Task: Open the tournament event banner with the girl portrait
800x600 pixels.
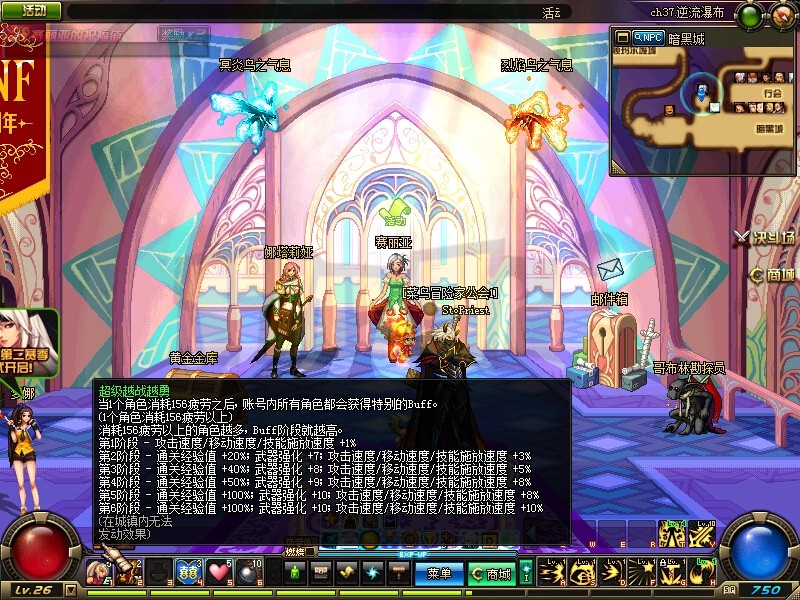Action: pos(28,343)
